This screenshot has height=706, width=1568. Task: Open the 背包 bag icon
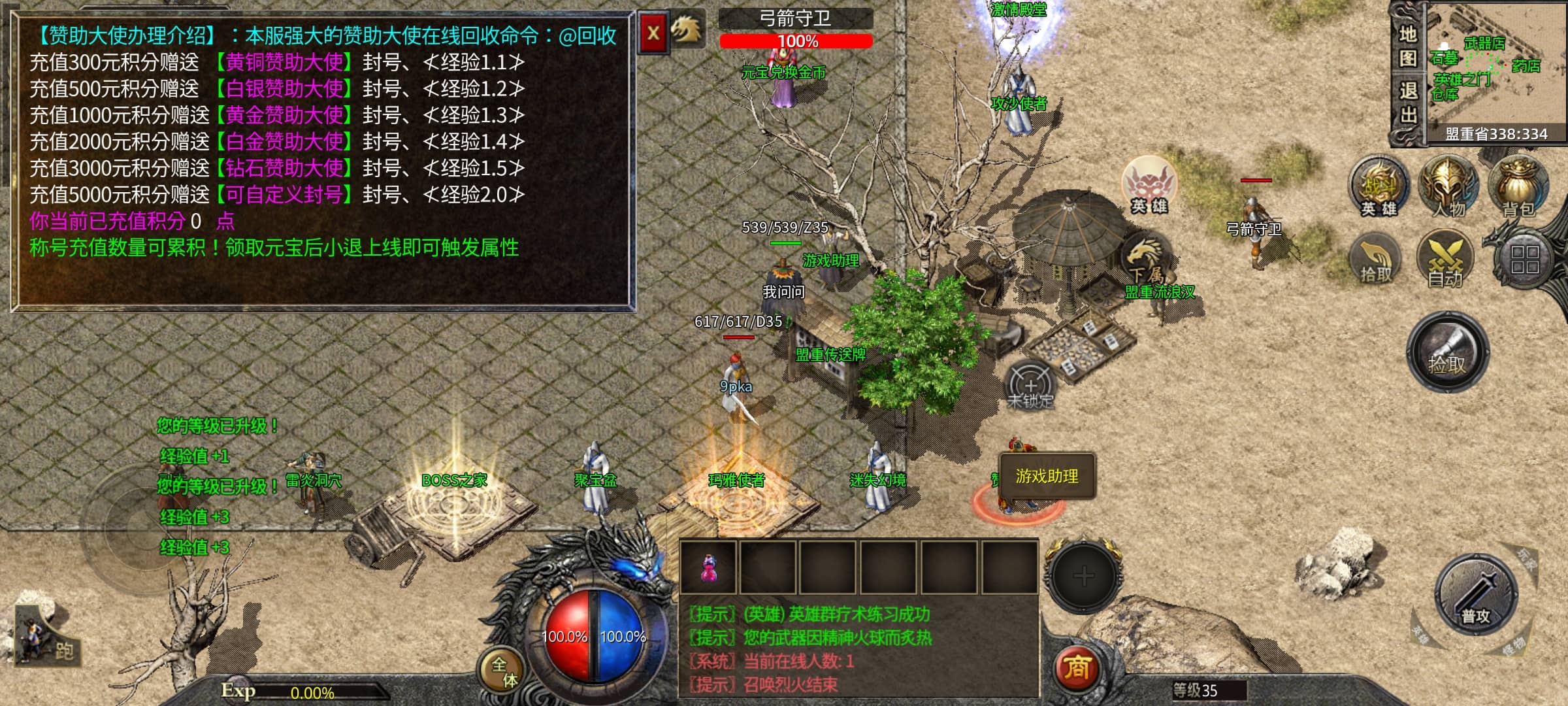pos(1518,186)
